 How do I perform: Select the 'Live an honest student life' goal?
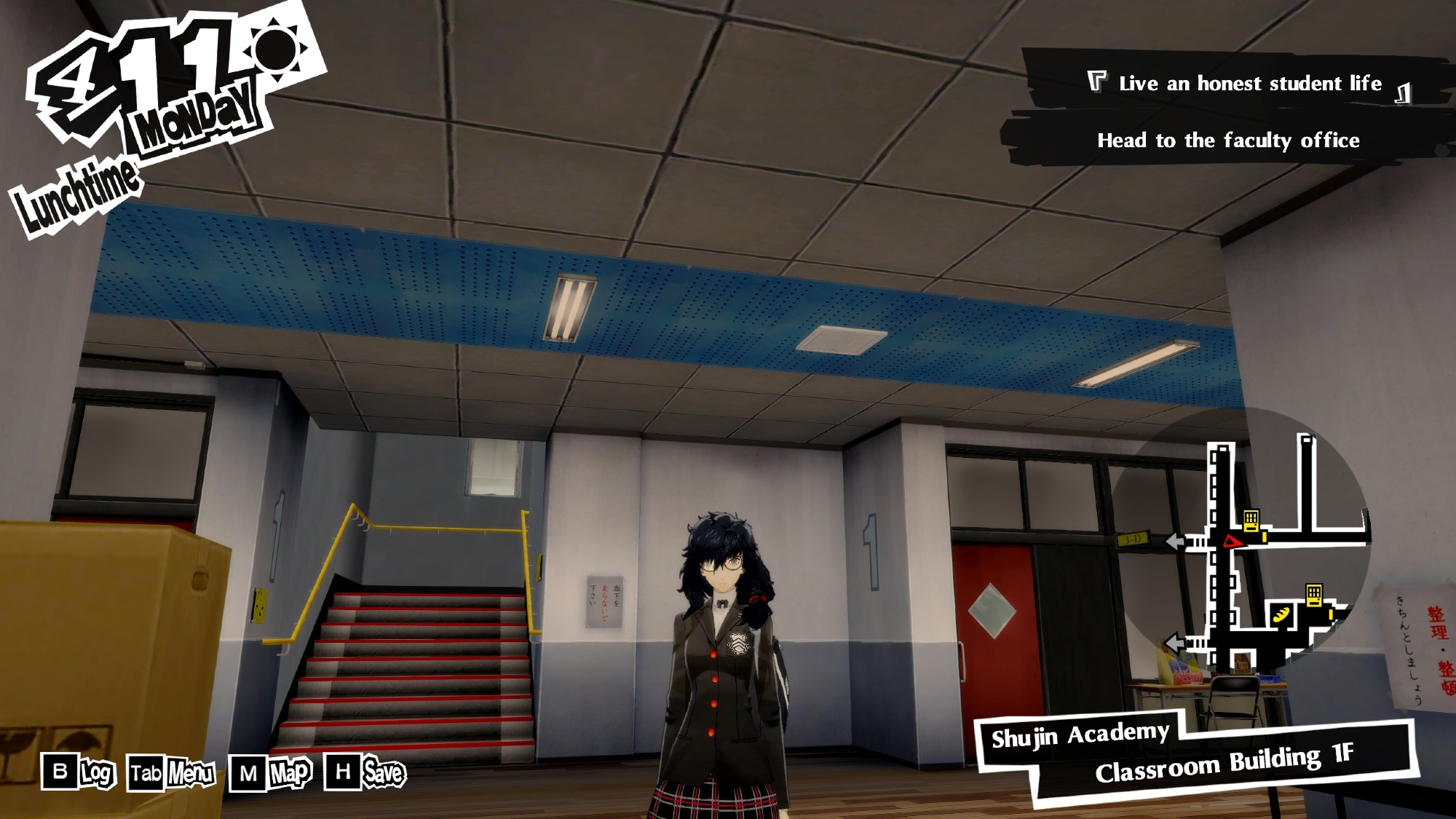1249,84
